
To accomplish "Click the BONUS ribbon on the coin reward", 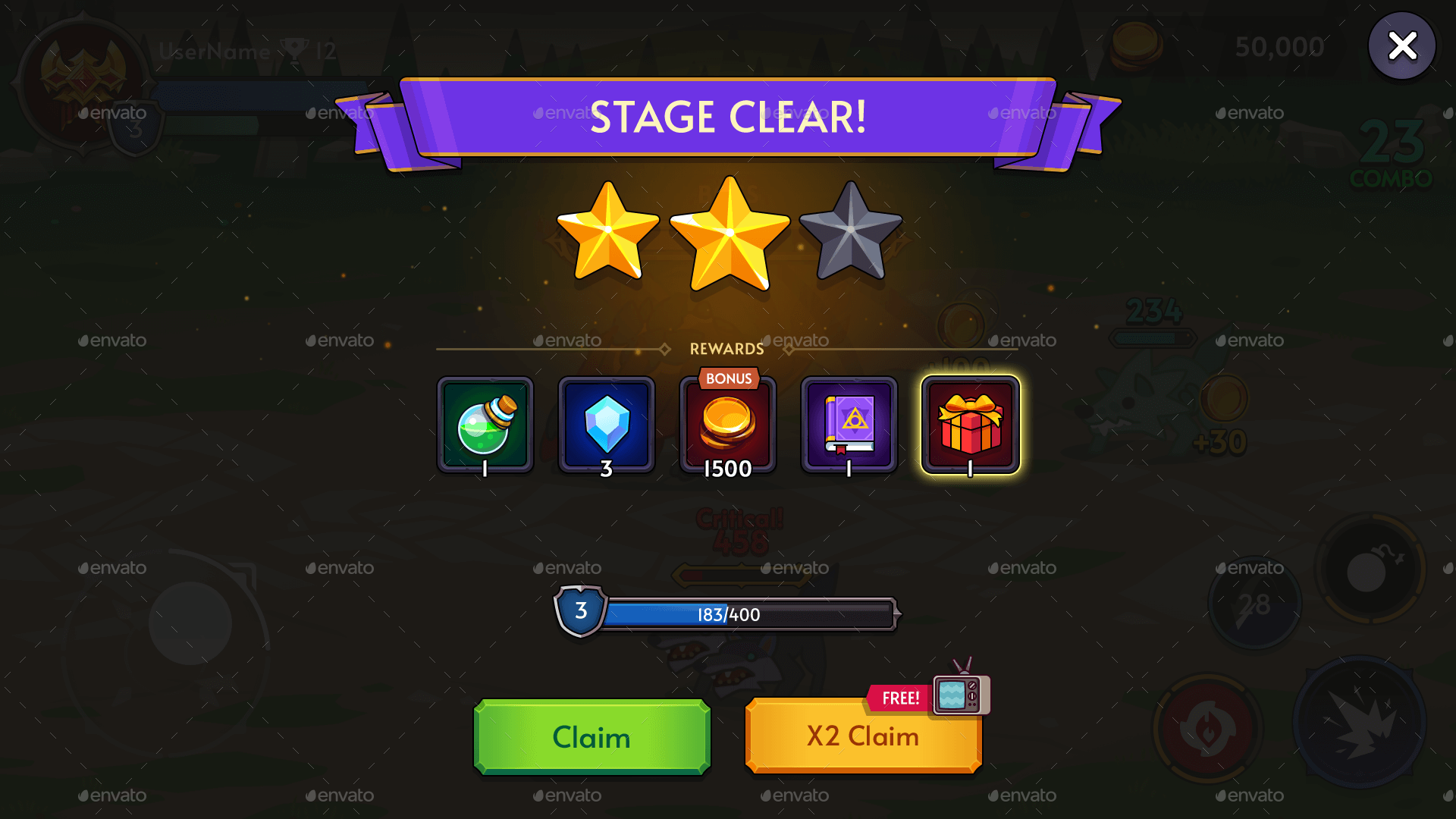I will point(728,378).
